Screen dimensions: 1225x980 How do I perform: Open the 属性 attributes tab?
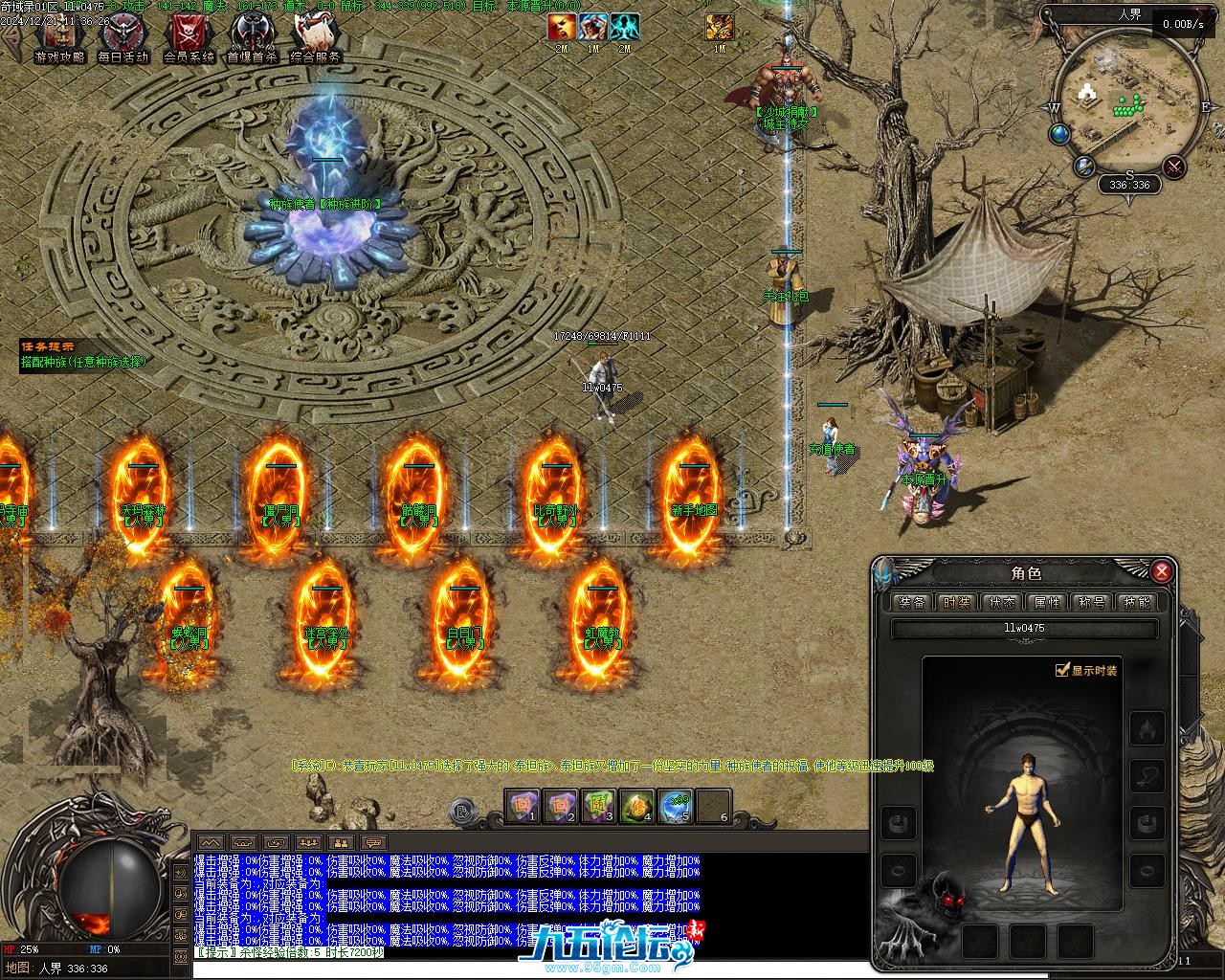click(x=1047, y=602)
